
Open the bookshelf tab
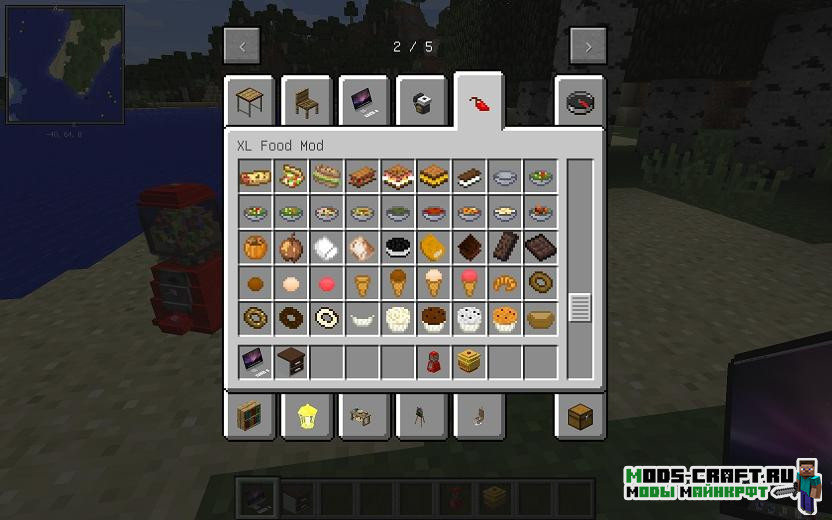[x=249, y=415]
